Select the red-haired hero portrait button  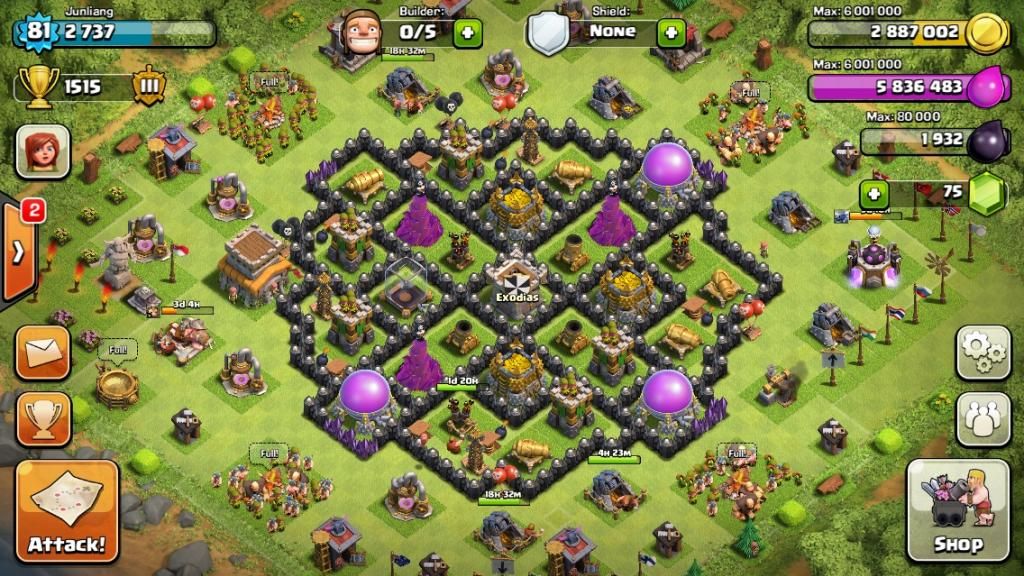43,152
